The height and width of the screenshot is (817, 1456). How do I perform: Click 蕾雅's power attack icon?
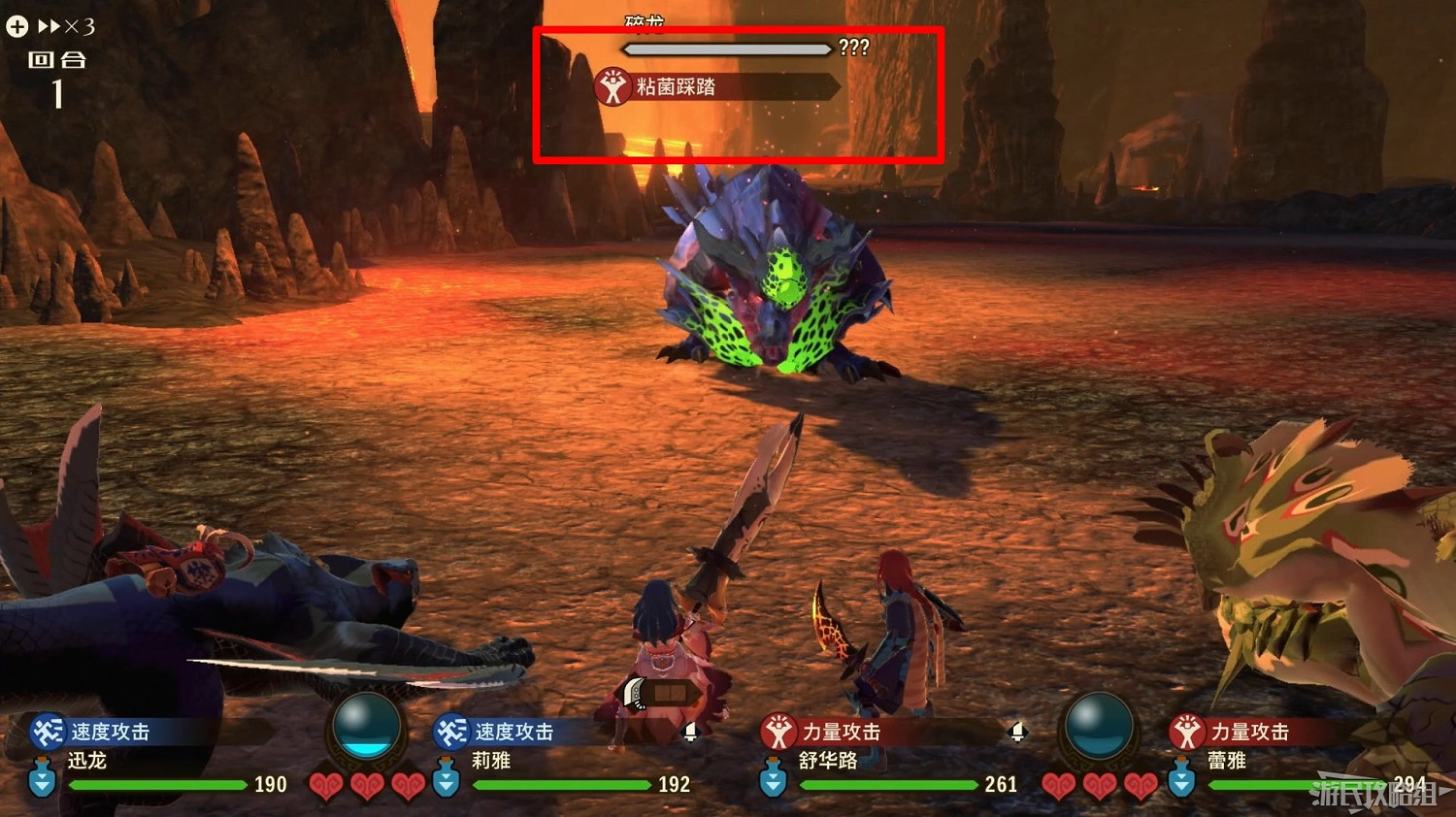tap(1186, 734)
